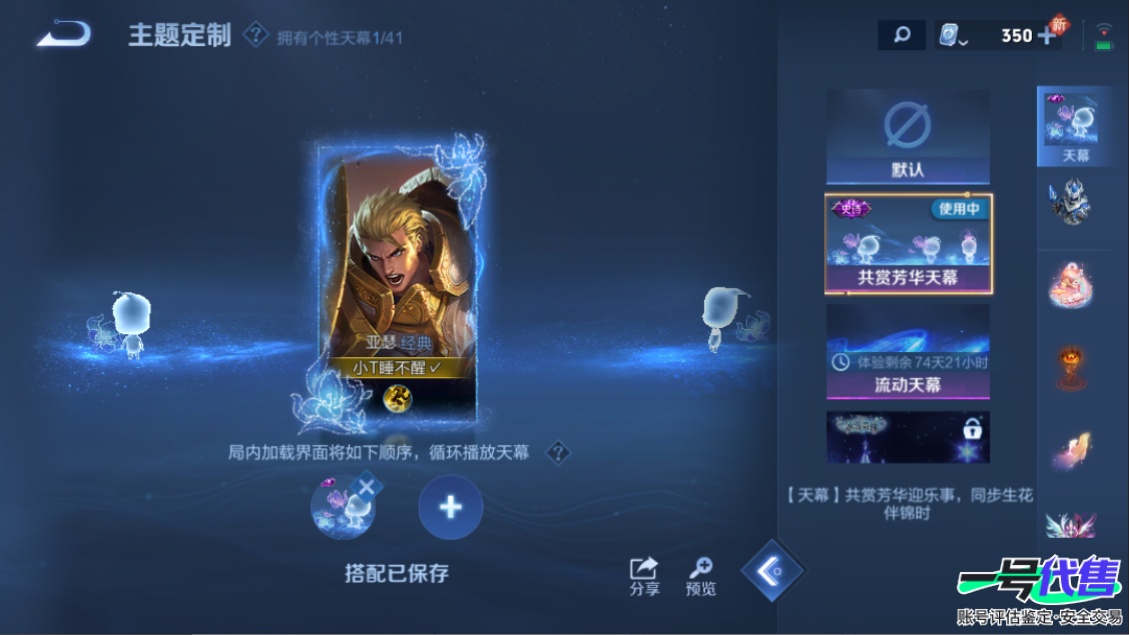
Task: Click the 亚瑟 hero card preview
Action: click(x=397, y=280)
